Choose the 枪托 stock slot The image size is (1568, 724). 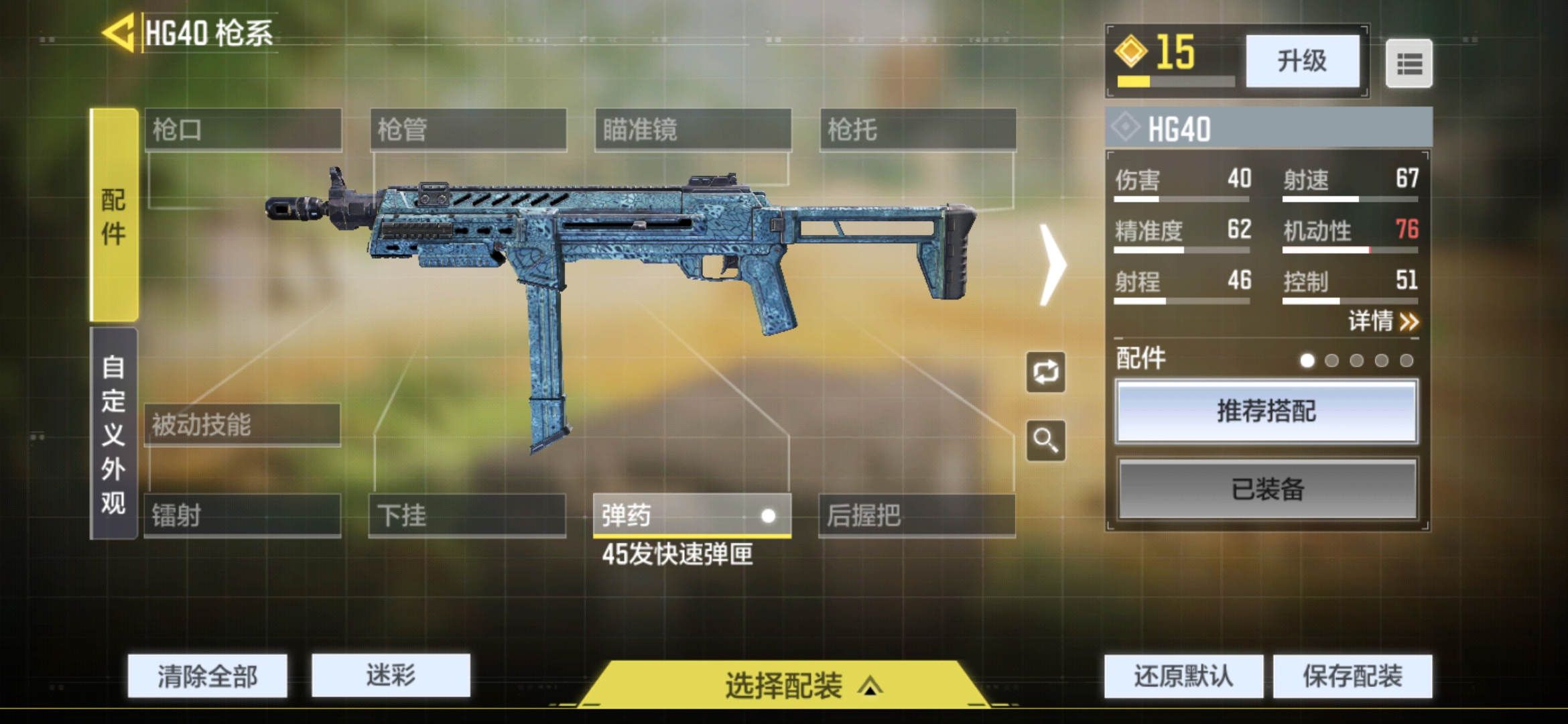pyautogui.click(x=917, y=129)
